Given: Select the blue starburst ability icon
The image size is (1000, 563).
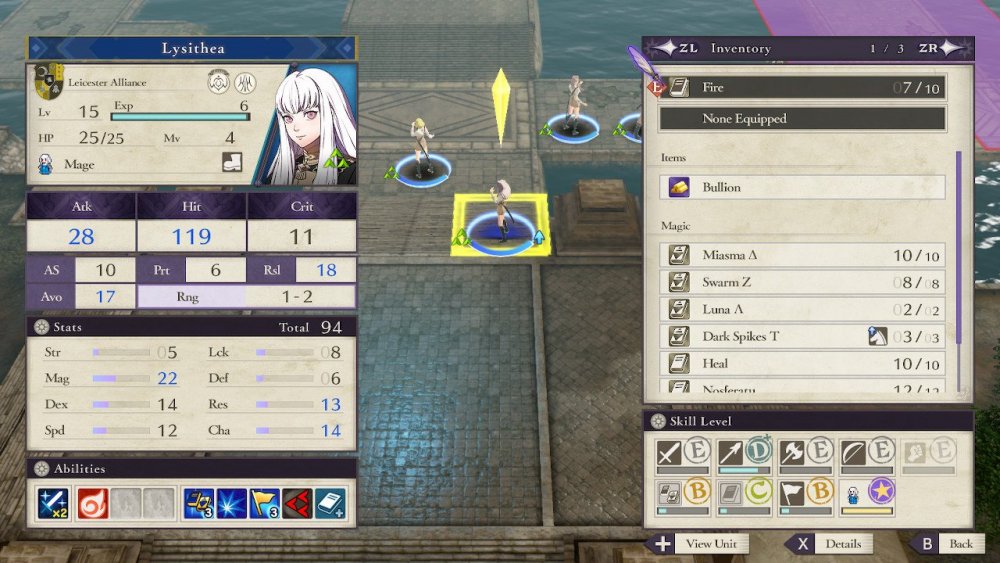Looking at the screenshot, I should tap(232, 503).
